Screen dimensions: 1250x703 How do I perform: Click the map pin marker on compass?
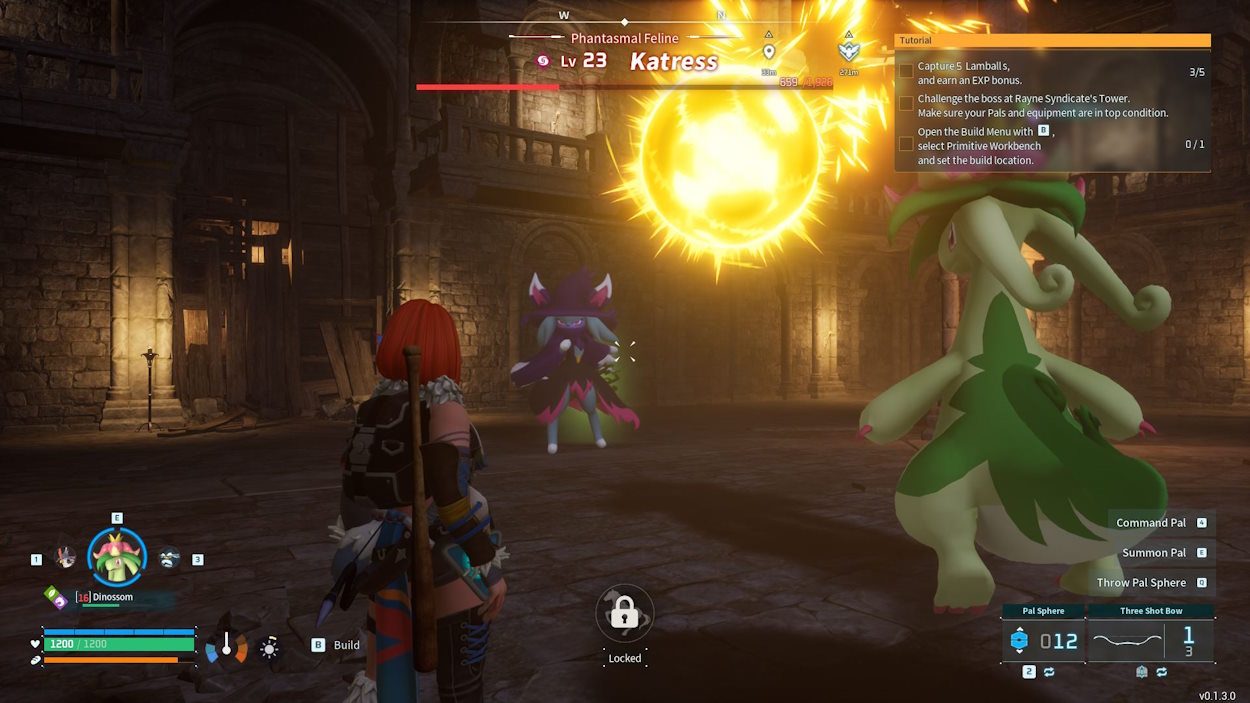point(768,52)
